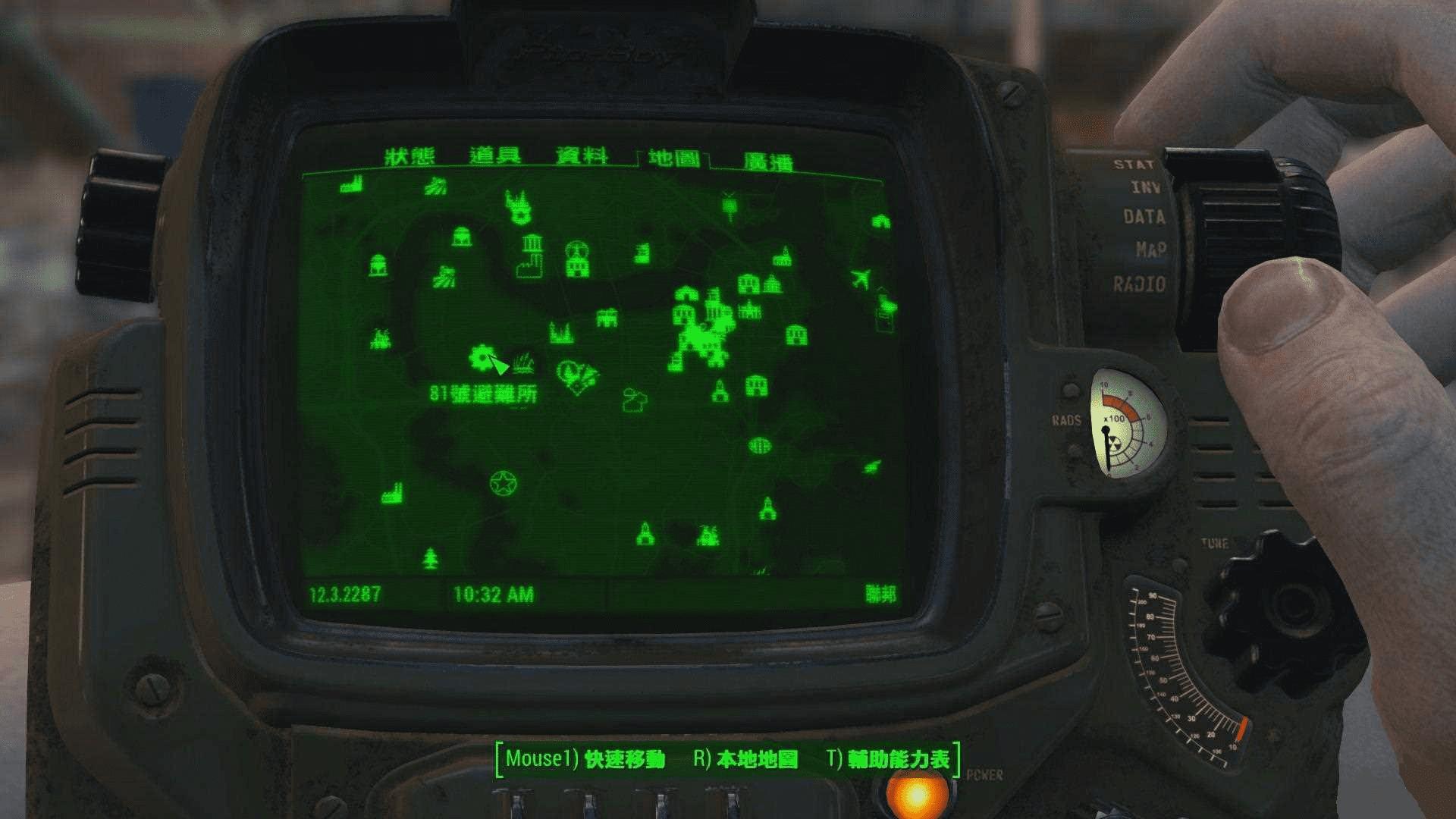The height and width of the screenshot is (819, 1456).
Task: Open the 廣播 radio tab
Action: click(767, 162)
